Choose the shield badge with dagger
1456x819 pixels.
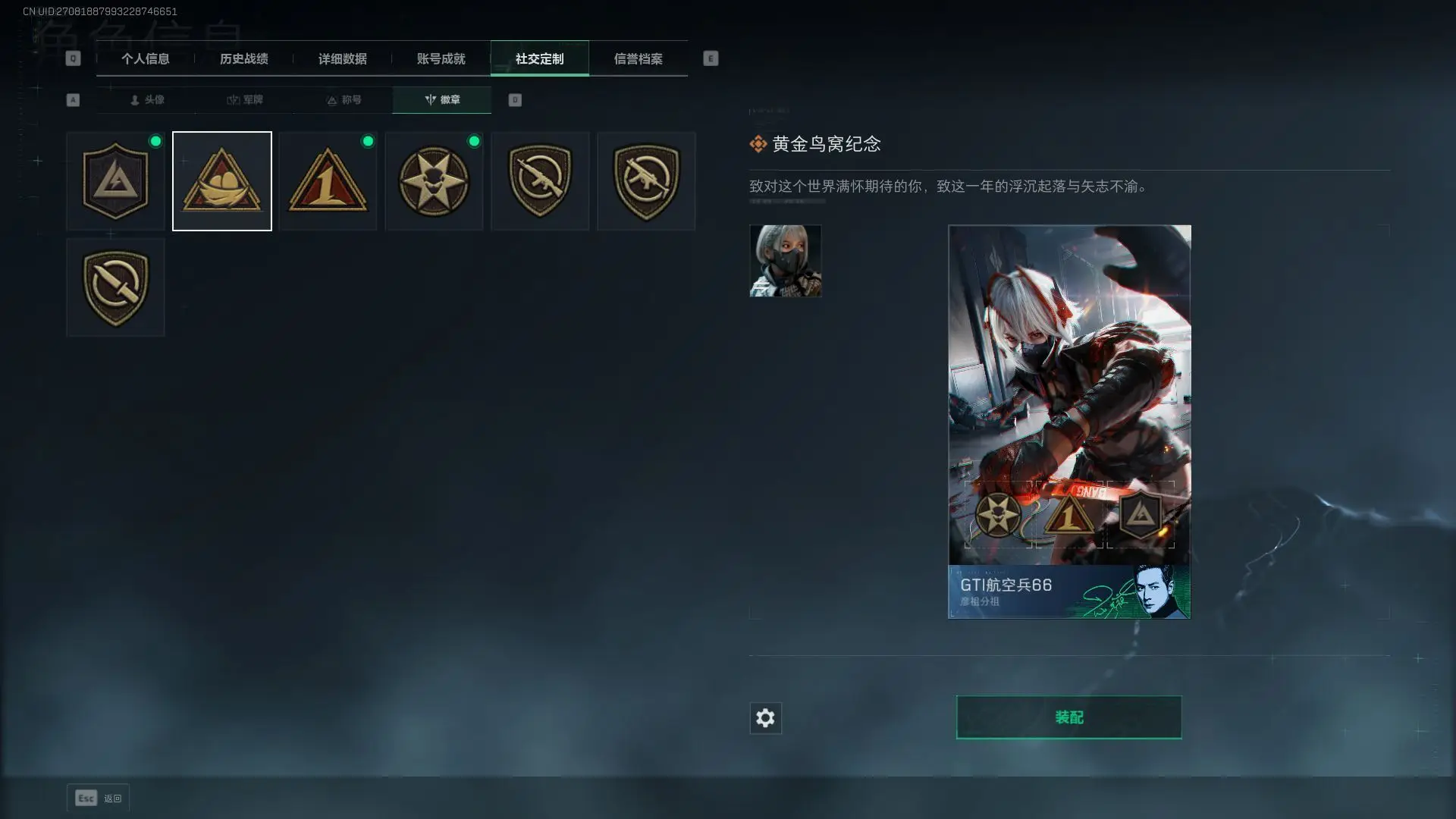tap(115, 287)
